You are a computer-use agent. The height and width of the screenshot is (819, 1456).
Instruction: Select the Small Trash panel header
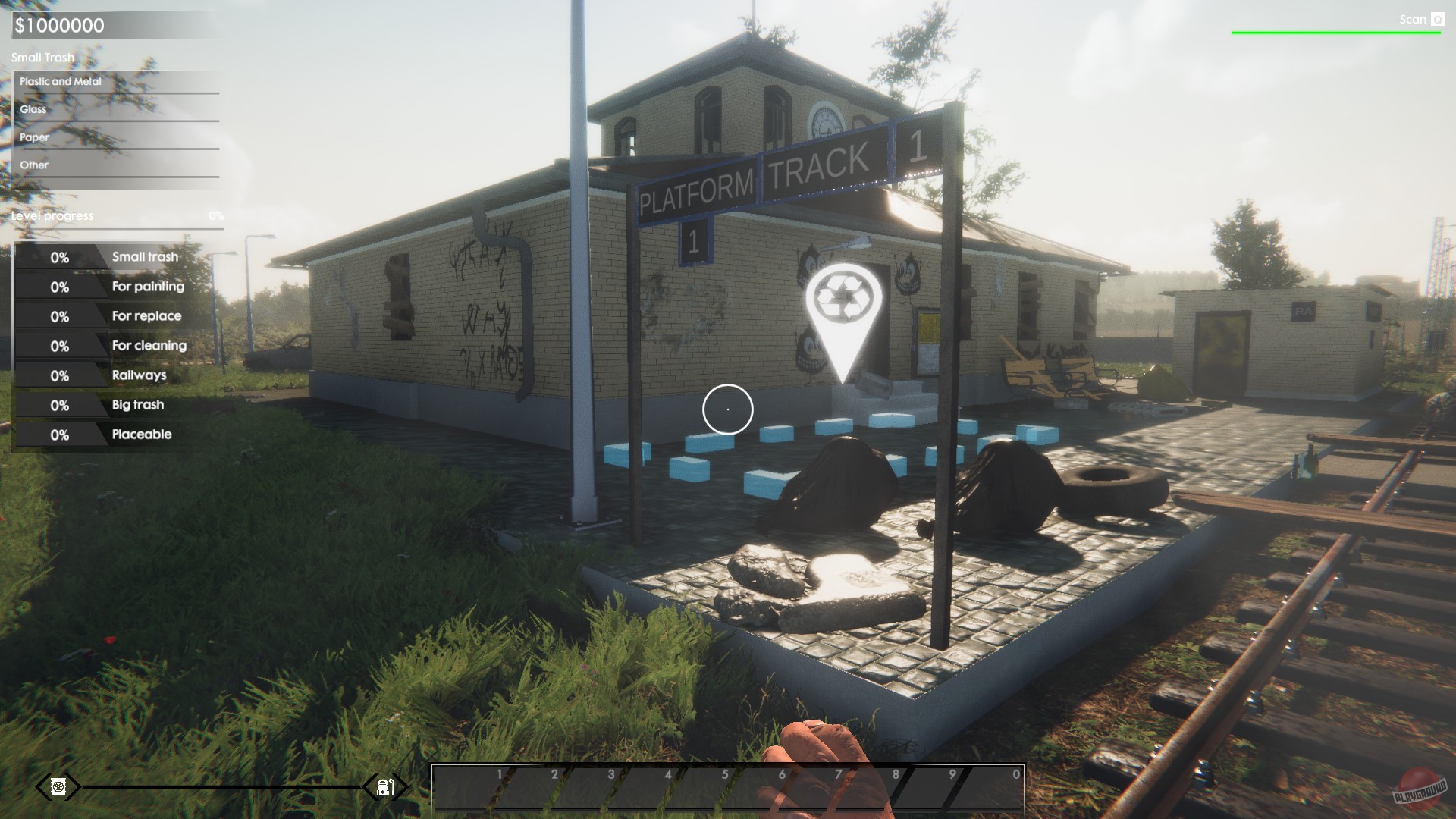tap(42, 57)
